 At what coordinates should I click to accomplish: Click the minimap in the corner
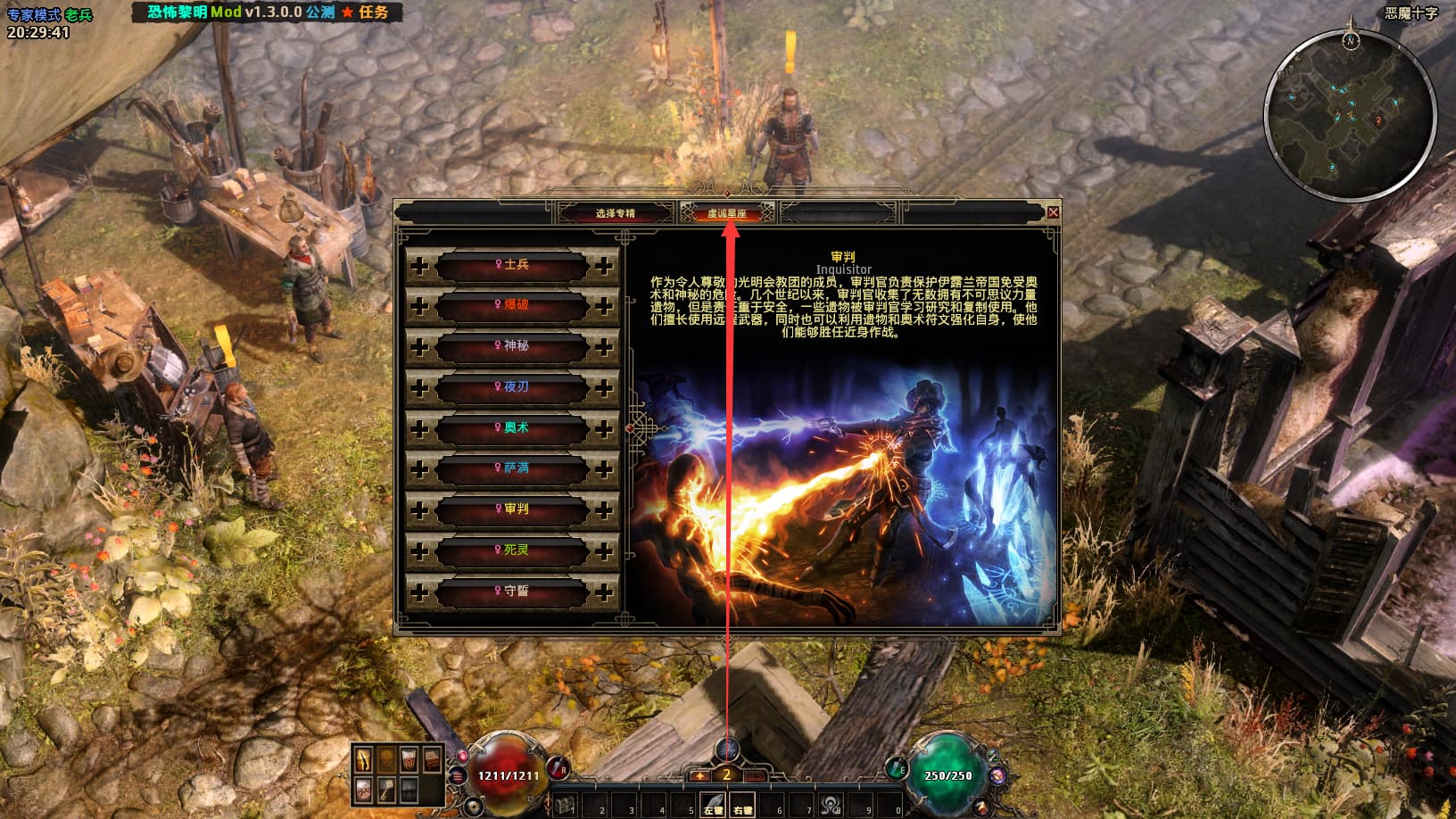point(1350,117)
